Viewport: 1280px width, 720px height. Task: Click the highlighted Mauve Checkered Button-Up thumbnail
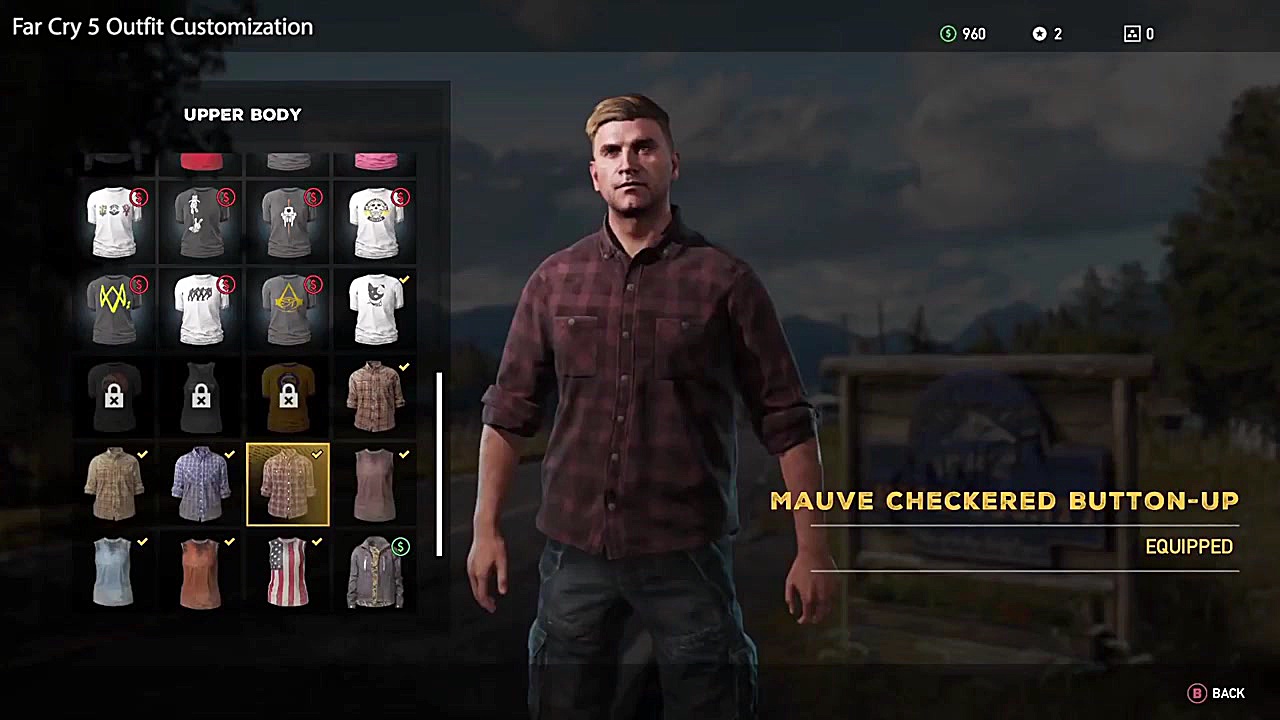tap(288, 484)
